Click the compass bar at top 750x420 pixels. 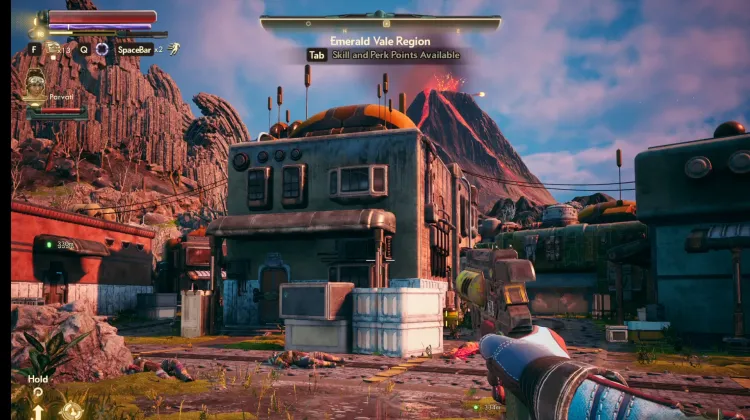coord(380,22)
